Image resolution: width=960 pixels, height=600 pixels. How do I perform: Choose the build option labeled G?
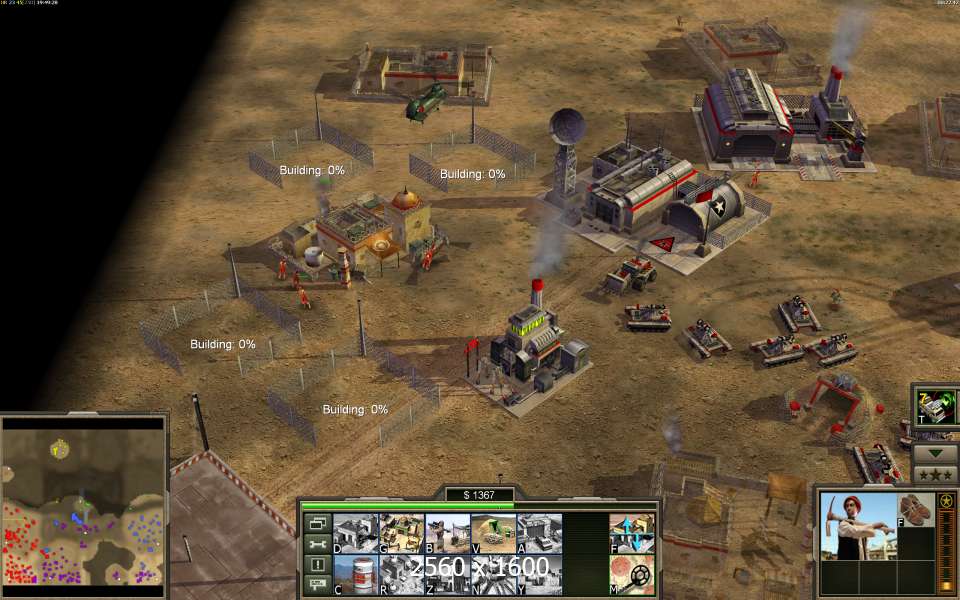pyautogui.click(x=401, y=534)
